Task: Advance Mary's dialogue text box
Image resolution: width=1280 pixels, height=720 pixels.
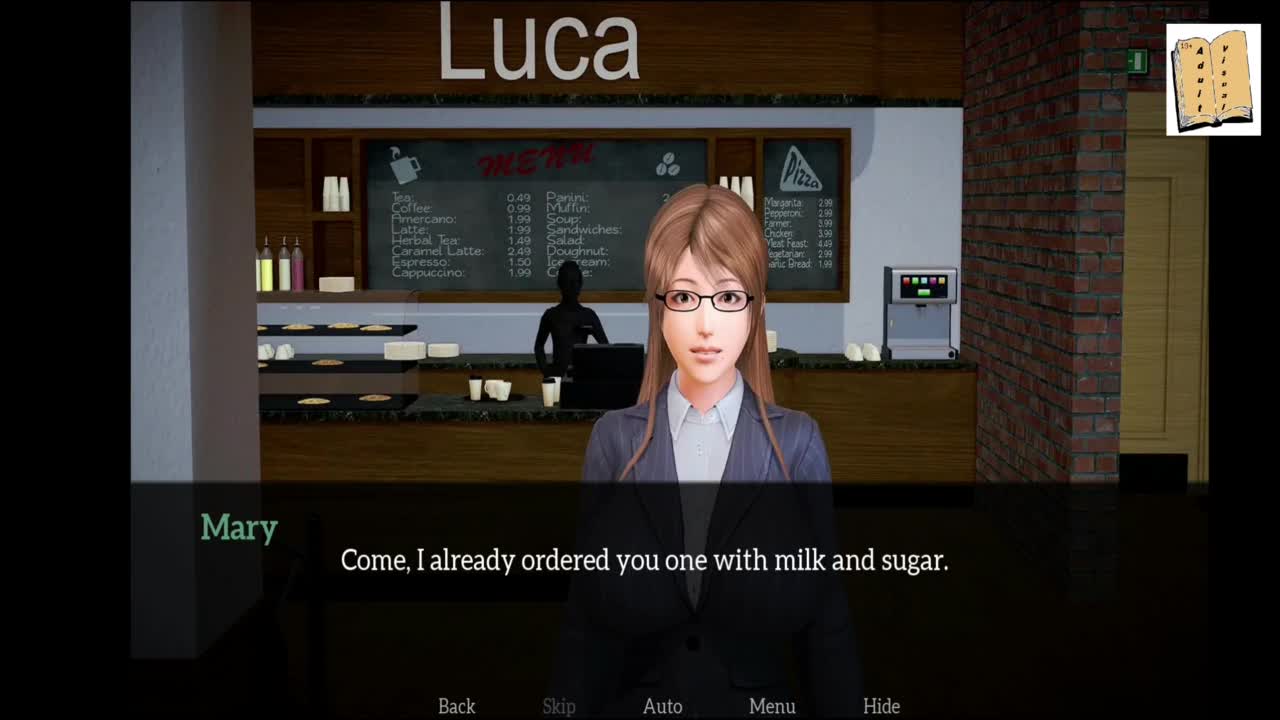Action: (x=644, y=561)
